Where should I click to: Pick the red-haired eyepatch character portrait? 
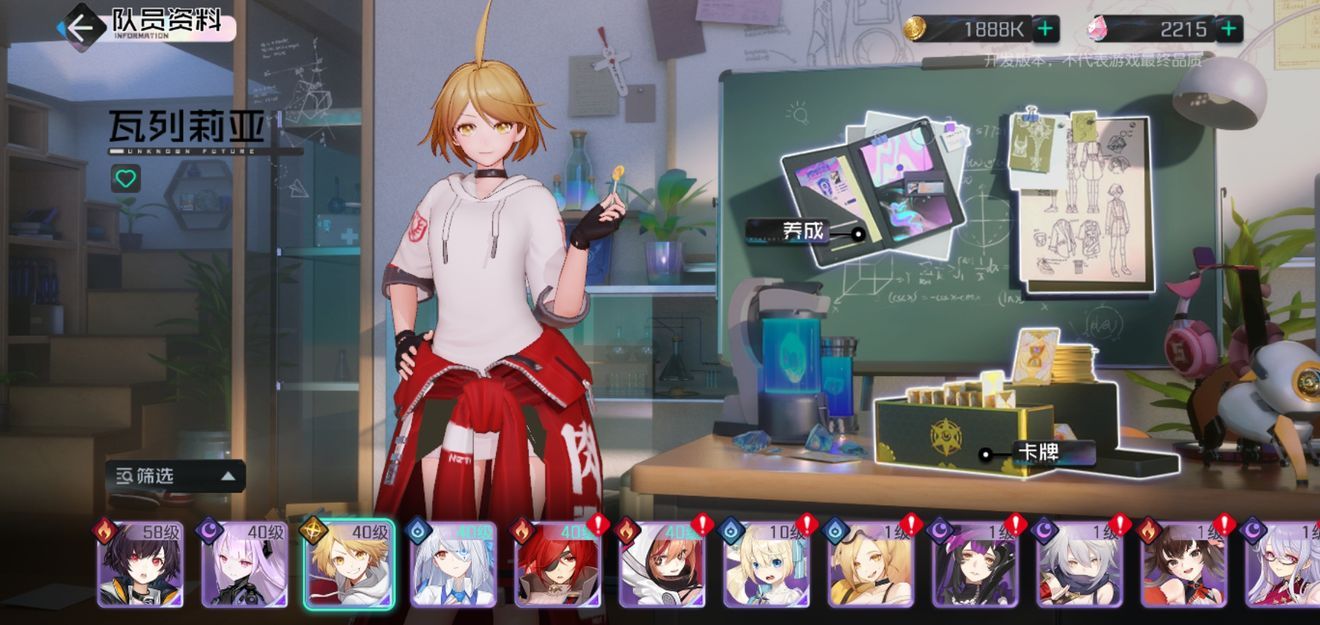[558, 566]
